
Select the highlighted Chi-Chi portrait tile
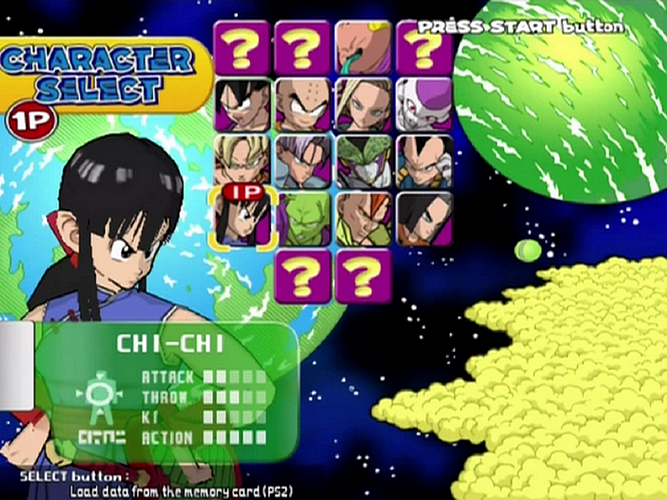(x=242, y=219)
